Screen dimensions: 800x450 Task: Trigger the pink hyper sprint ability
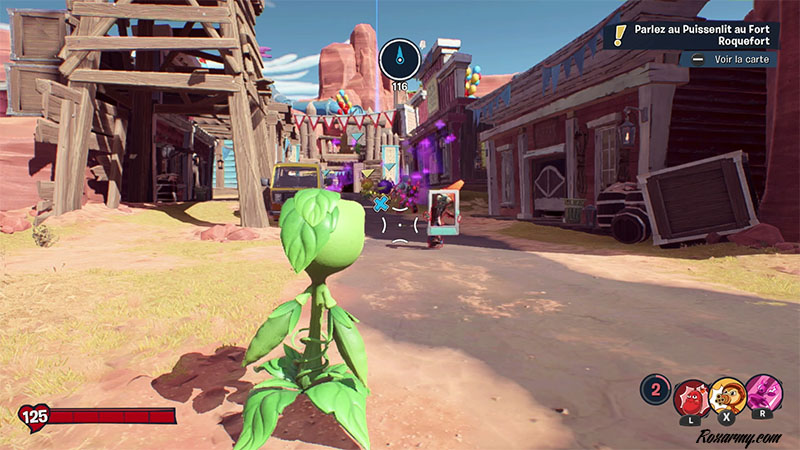click(765, 394)
